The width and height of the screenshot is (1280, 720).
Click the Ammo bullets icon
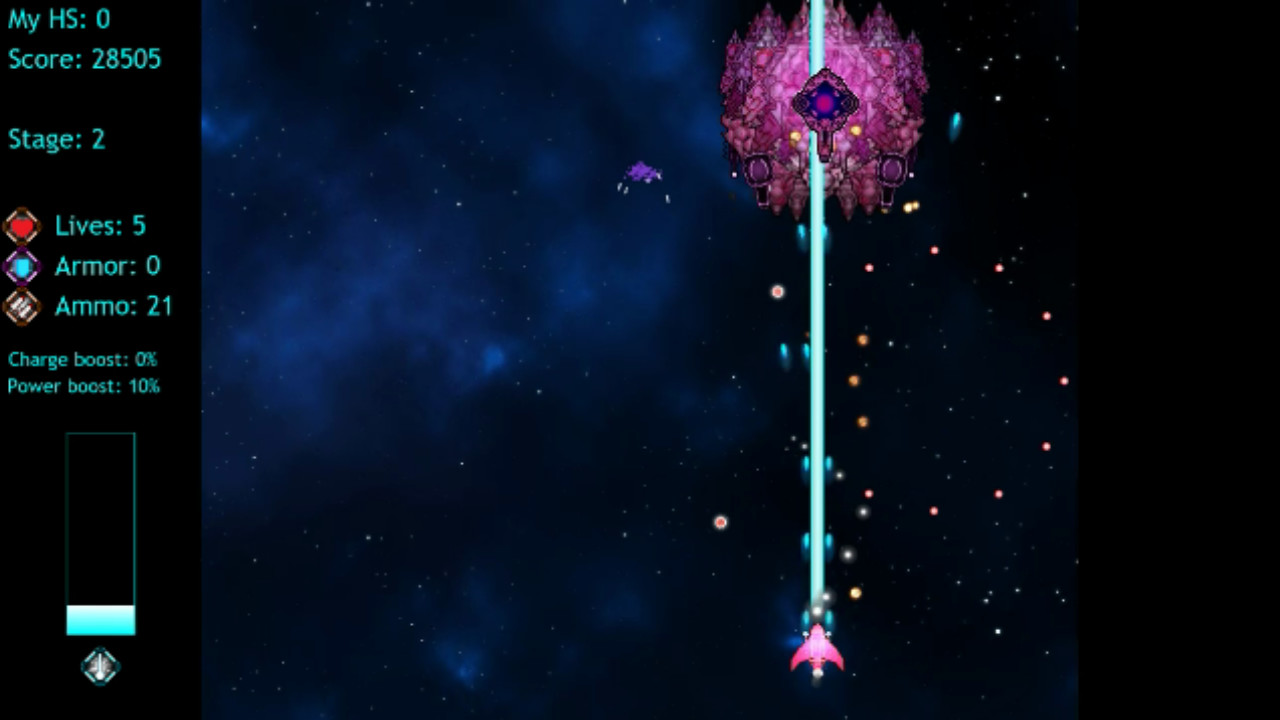pyautogui.click(x=22, y=306)
